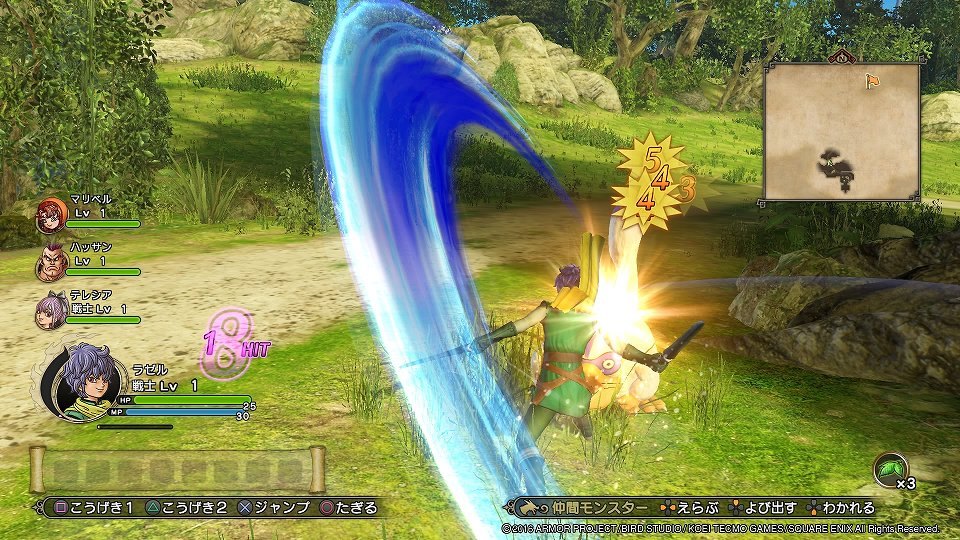Choose Hassan's party portrait

point(50,263)
